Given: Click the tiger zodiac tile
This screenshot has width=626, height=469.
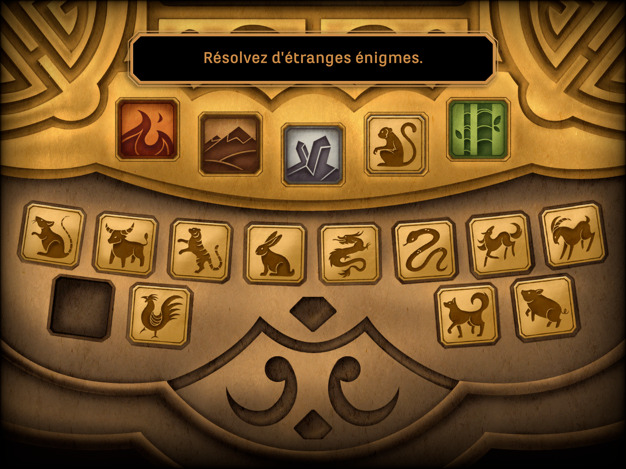Looking at the screenshot, I should pyautogui.click(x=200, y=251).
